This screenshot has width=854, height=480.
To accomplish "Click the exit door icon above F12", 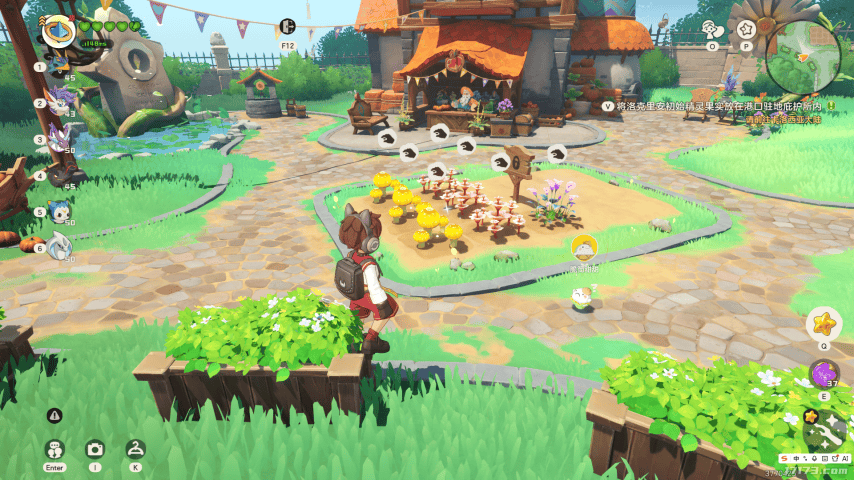I will tap(288, 27).
